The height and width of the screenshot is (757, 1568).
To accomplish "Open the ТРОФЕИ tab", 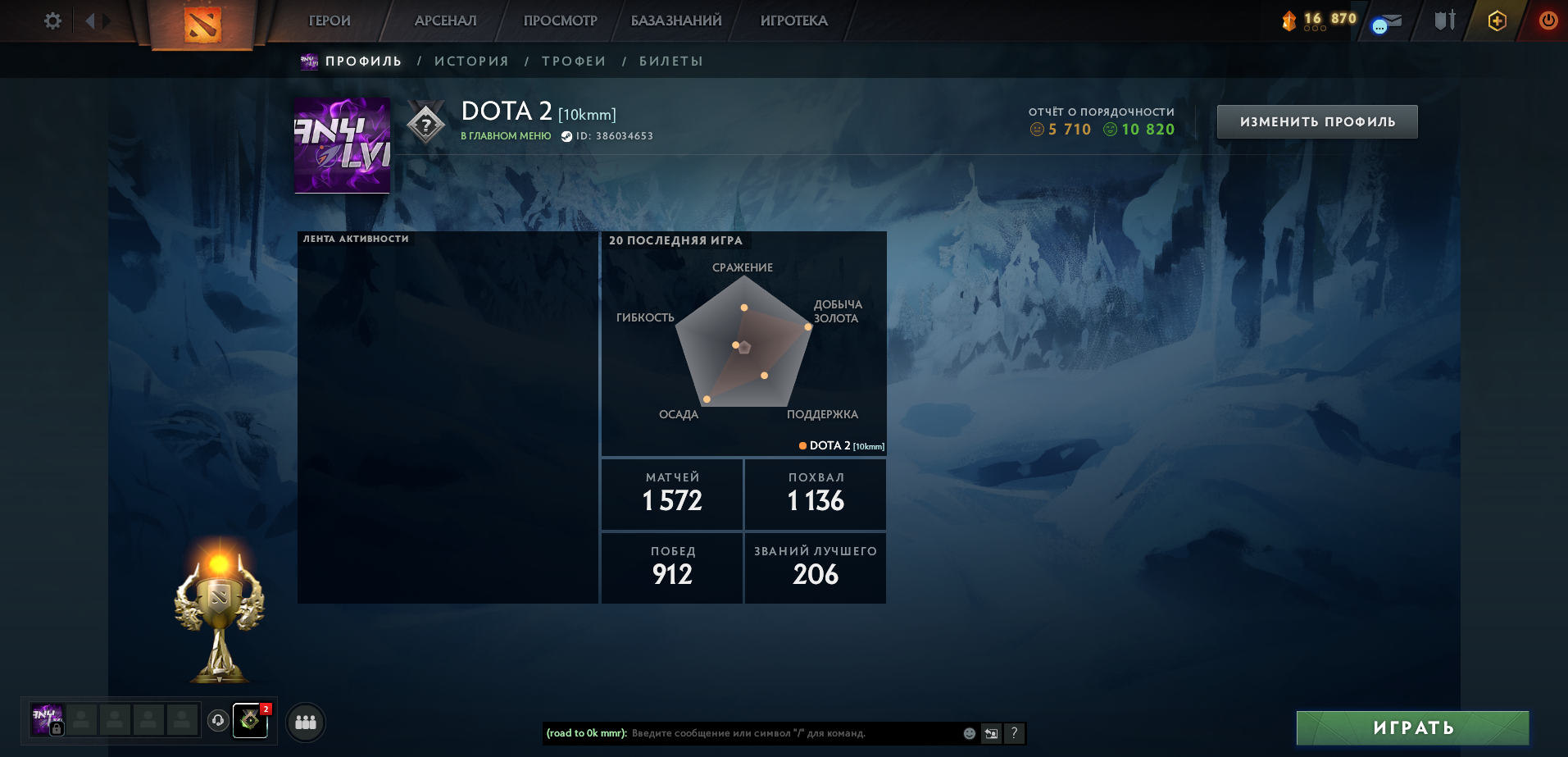I will 574,61.
